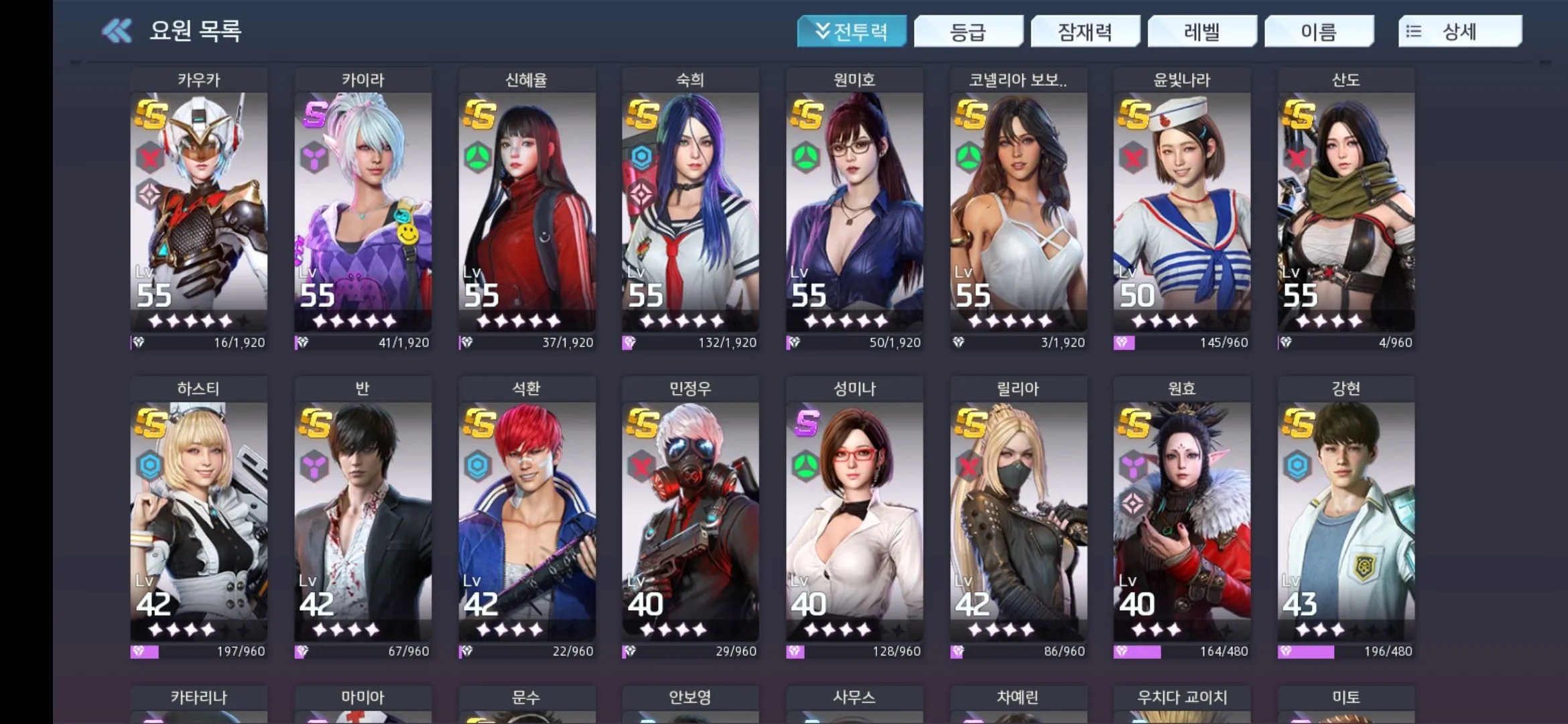
Task: Select the 산도 agent card
Action: coord(1346,208)
